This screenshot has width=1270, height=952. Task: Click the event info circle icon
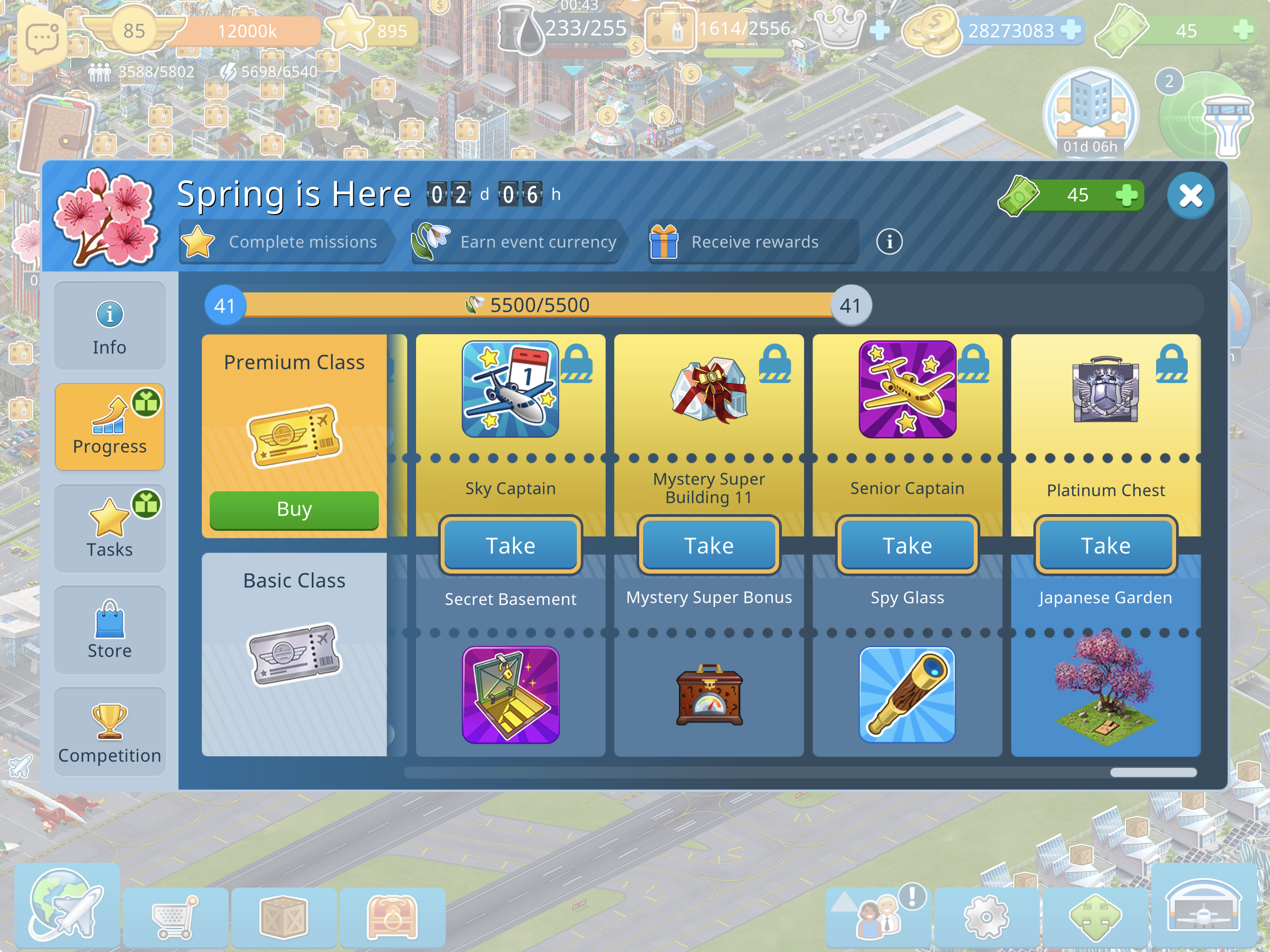pyautogui.click(x=889, y=242)
